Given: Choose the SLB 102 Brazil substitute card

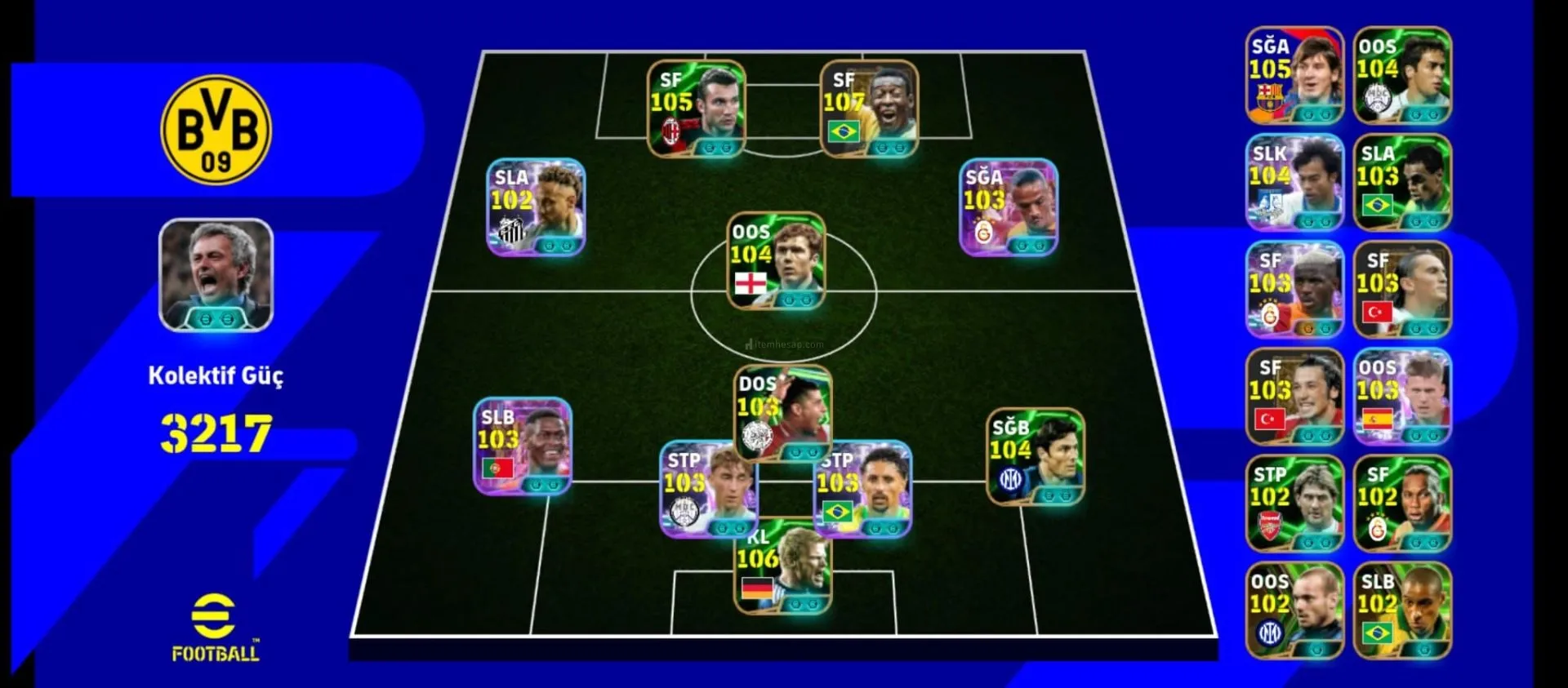Looking at the screenshot, I should 1402,610.
